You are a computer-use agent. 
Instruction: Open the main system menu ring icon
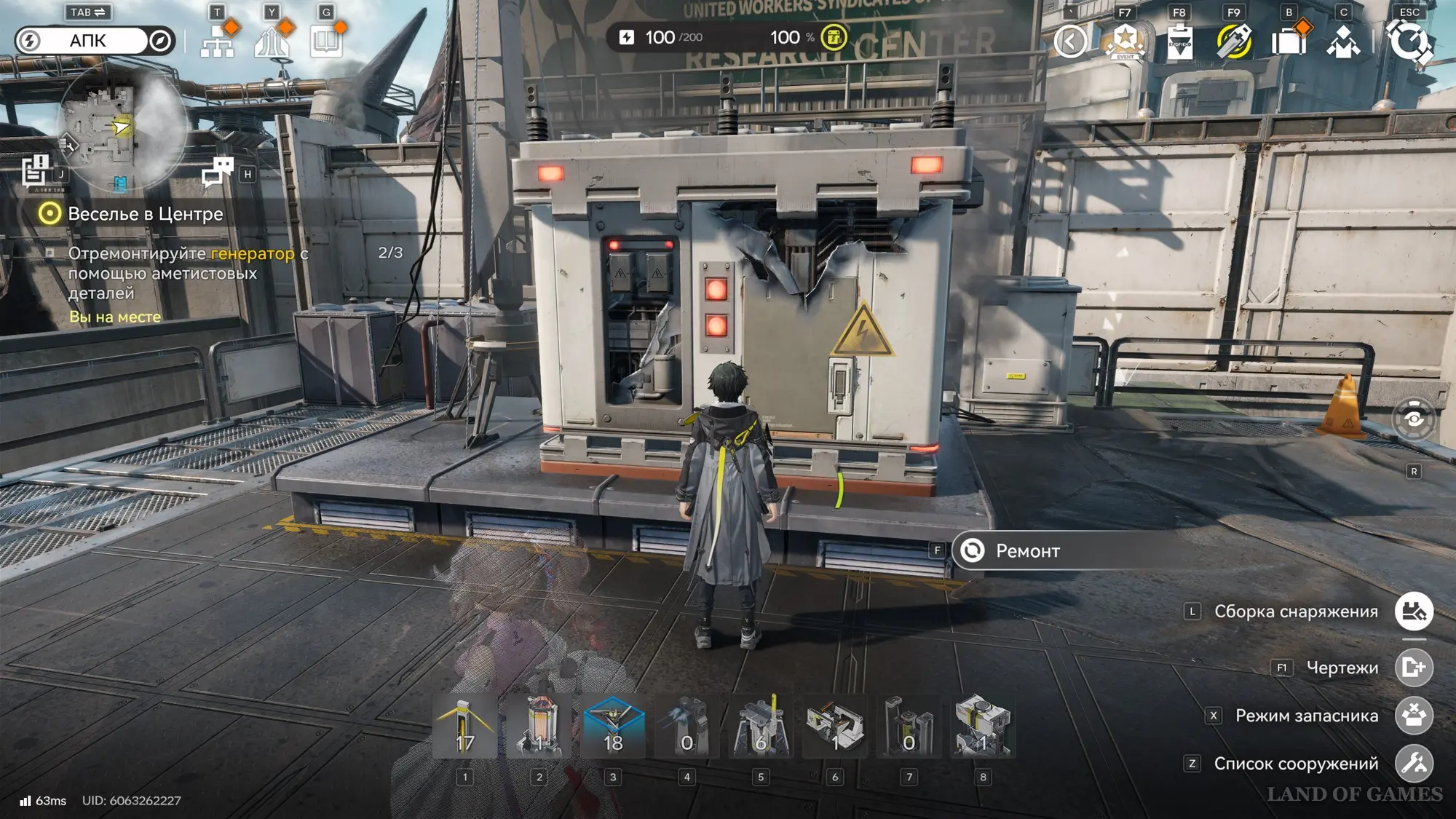(x=1409, y=41)
